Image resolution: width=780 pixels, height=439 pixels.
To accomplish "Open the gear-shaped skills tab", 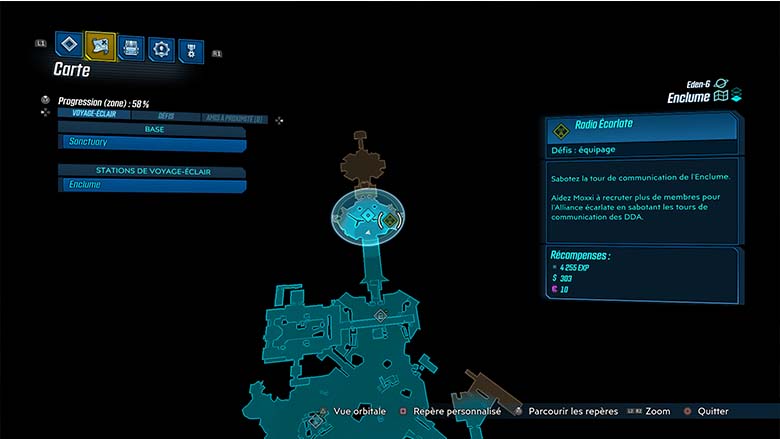I will pos(161,48).
